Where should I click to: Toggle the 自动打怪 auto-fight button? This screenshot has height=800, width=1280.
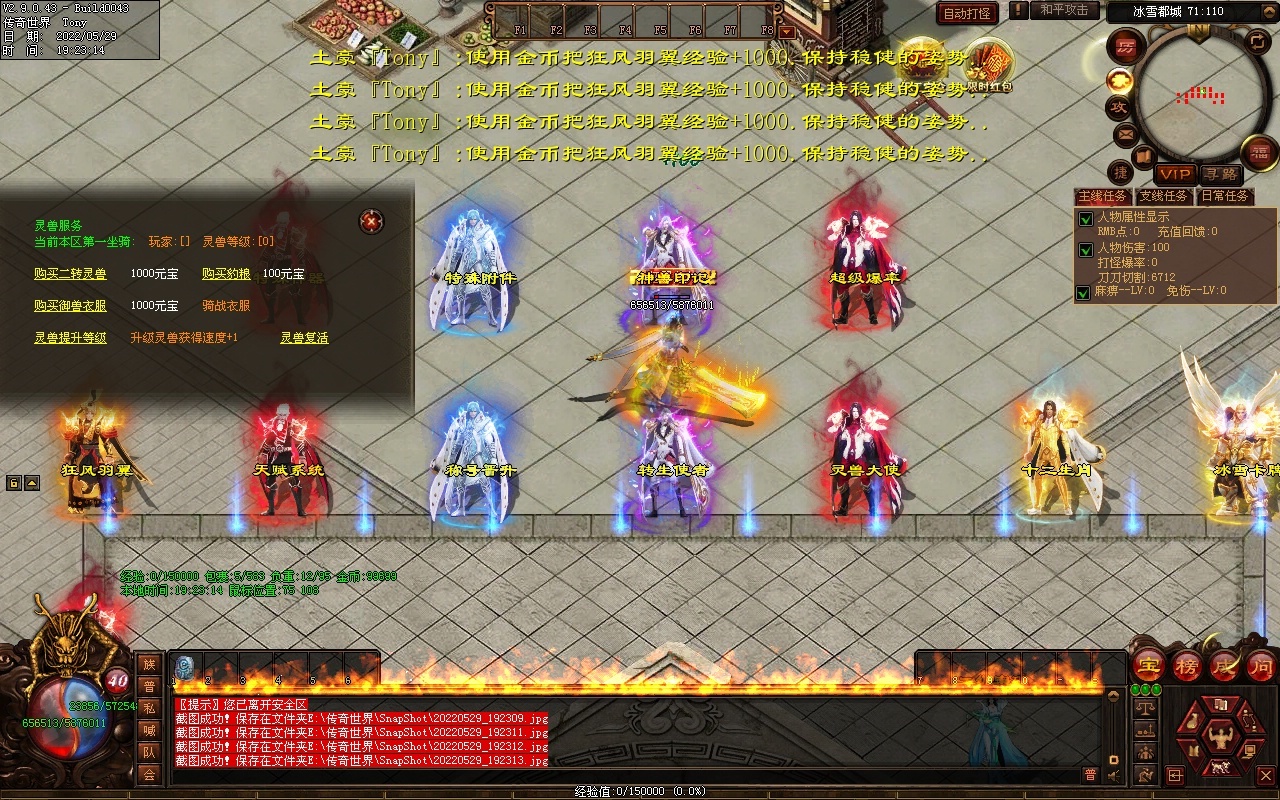[967, 13]
